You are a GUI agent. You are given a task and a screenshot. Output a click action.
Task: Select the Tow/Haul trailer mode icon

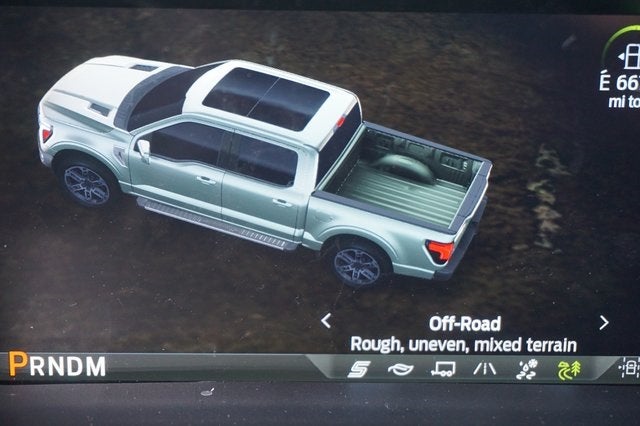(442, 369)
